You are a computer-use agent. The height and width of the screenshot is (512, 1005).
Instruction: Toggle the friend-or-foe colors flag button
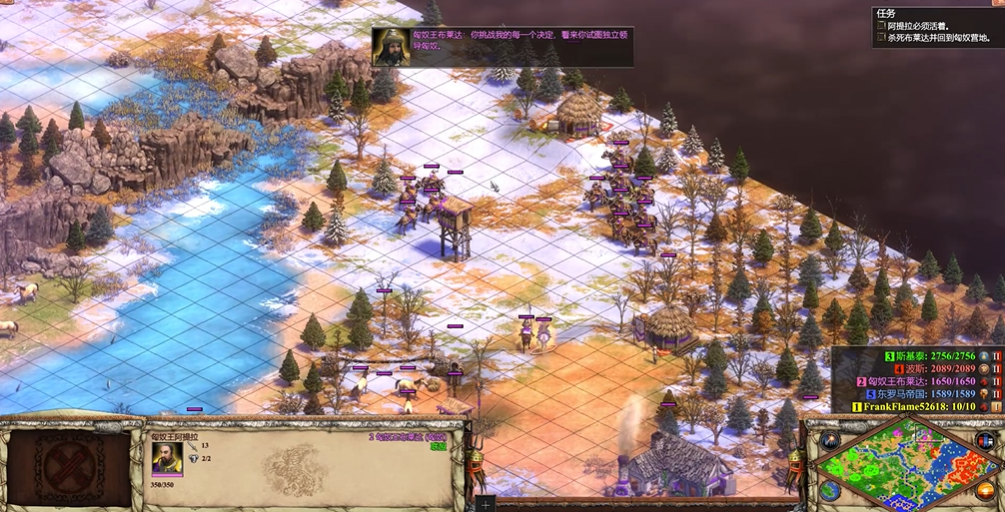click(x=986, y=440)
